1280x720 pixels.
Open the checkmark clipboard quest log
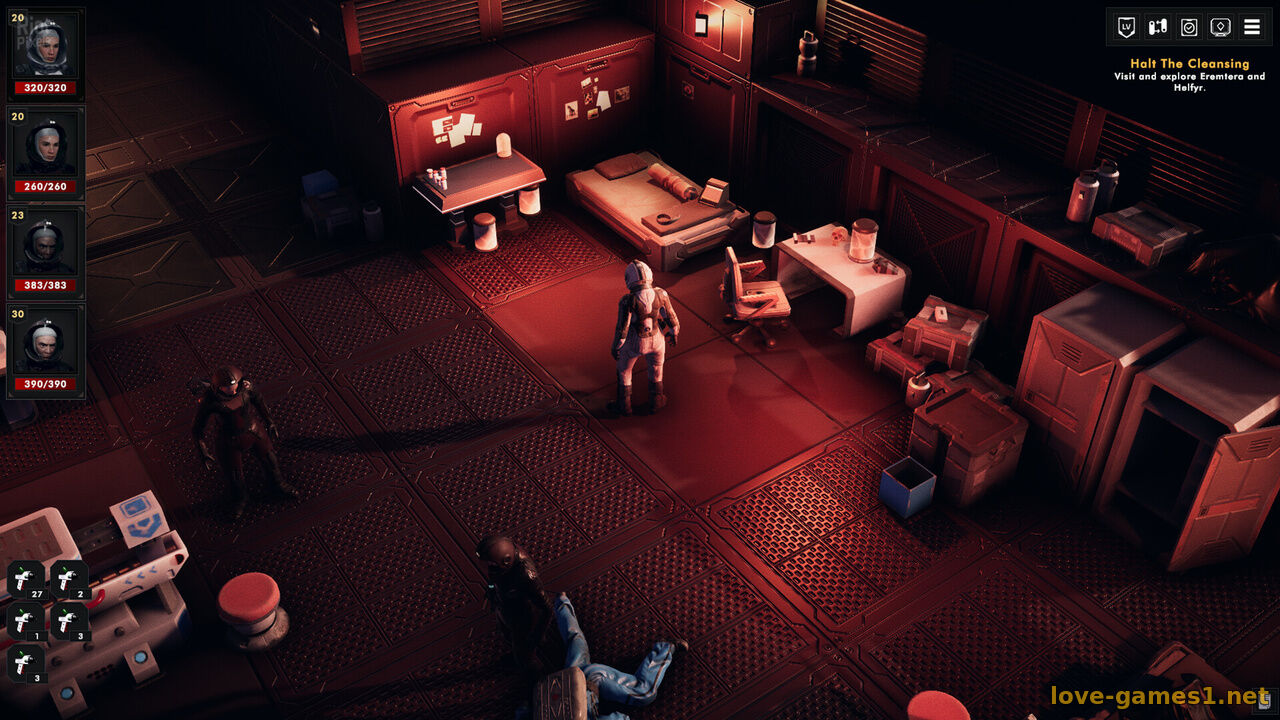1189,27
